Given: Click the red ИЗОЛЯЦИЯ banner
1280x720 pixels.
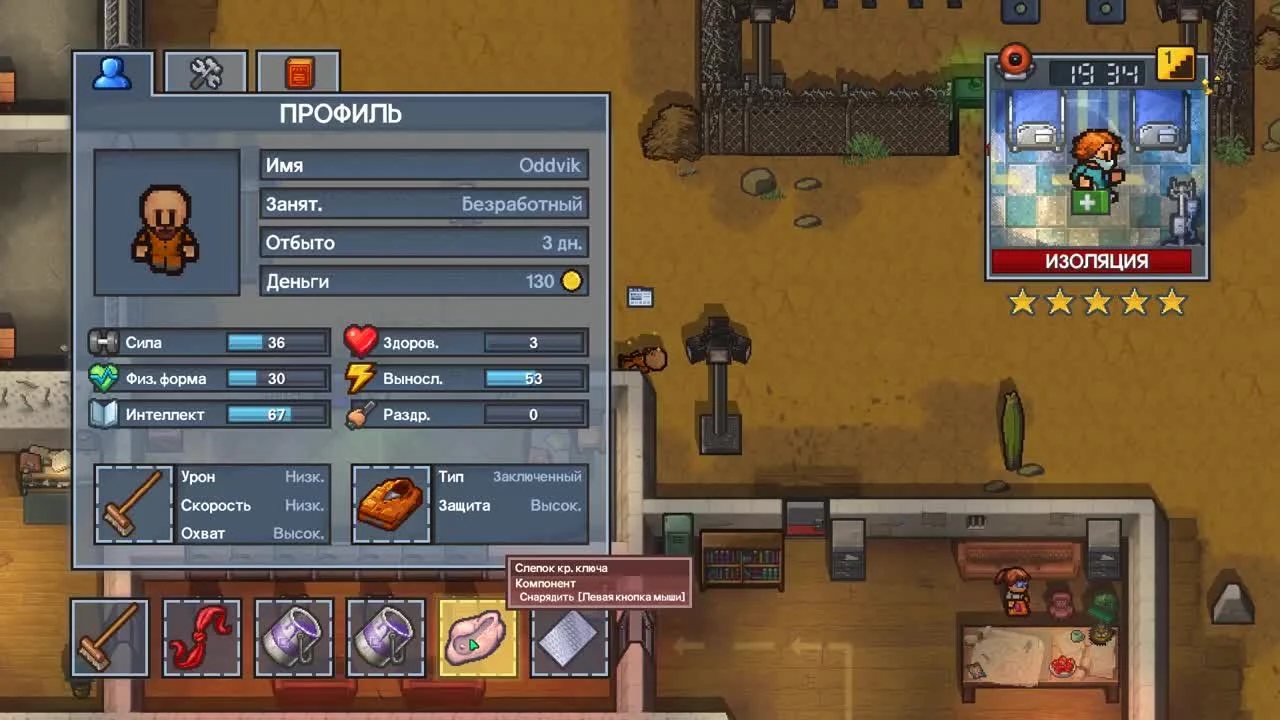Looking at the screenshot, I should tap(1096, 261).
